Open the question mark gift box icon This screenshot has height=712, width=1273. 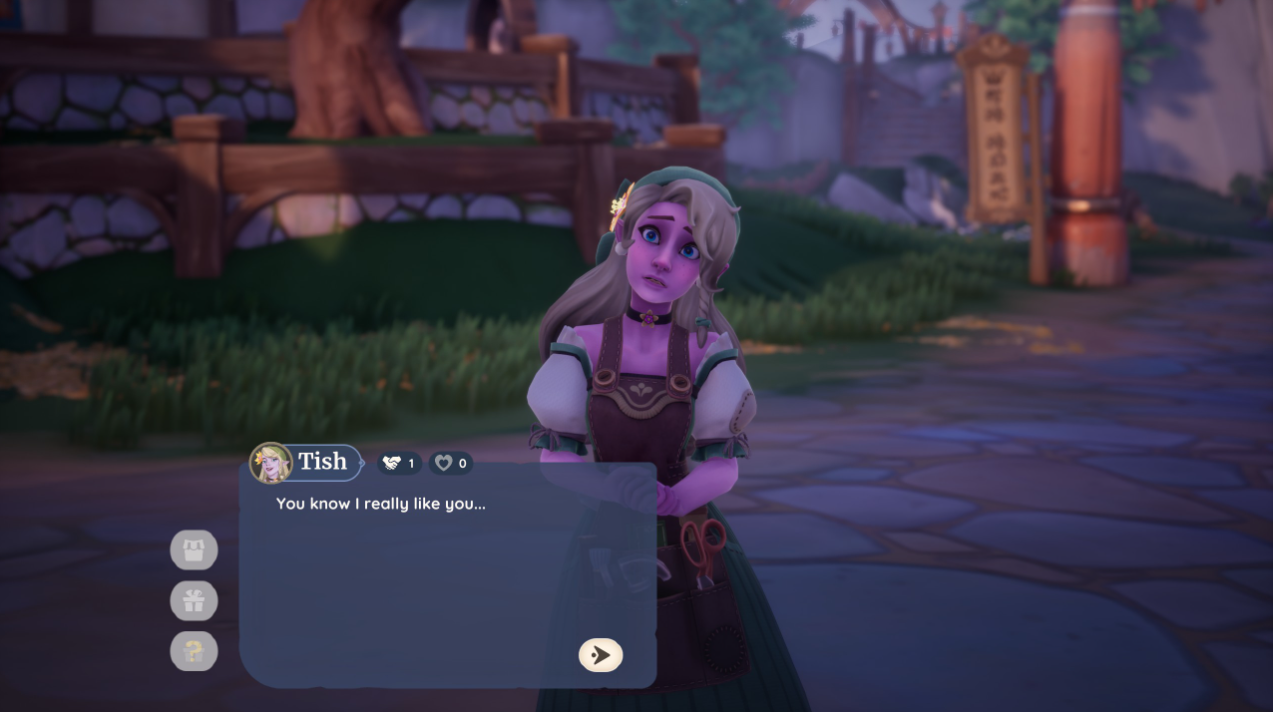click(194, 652)
